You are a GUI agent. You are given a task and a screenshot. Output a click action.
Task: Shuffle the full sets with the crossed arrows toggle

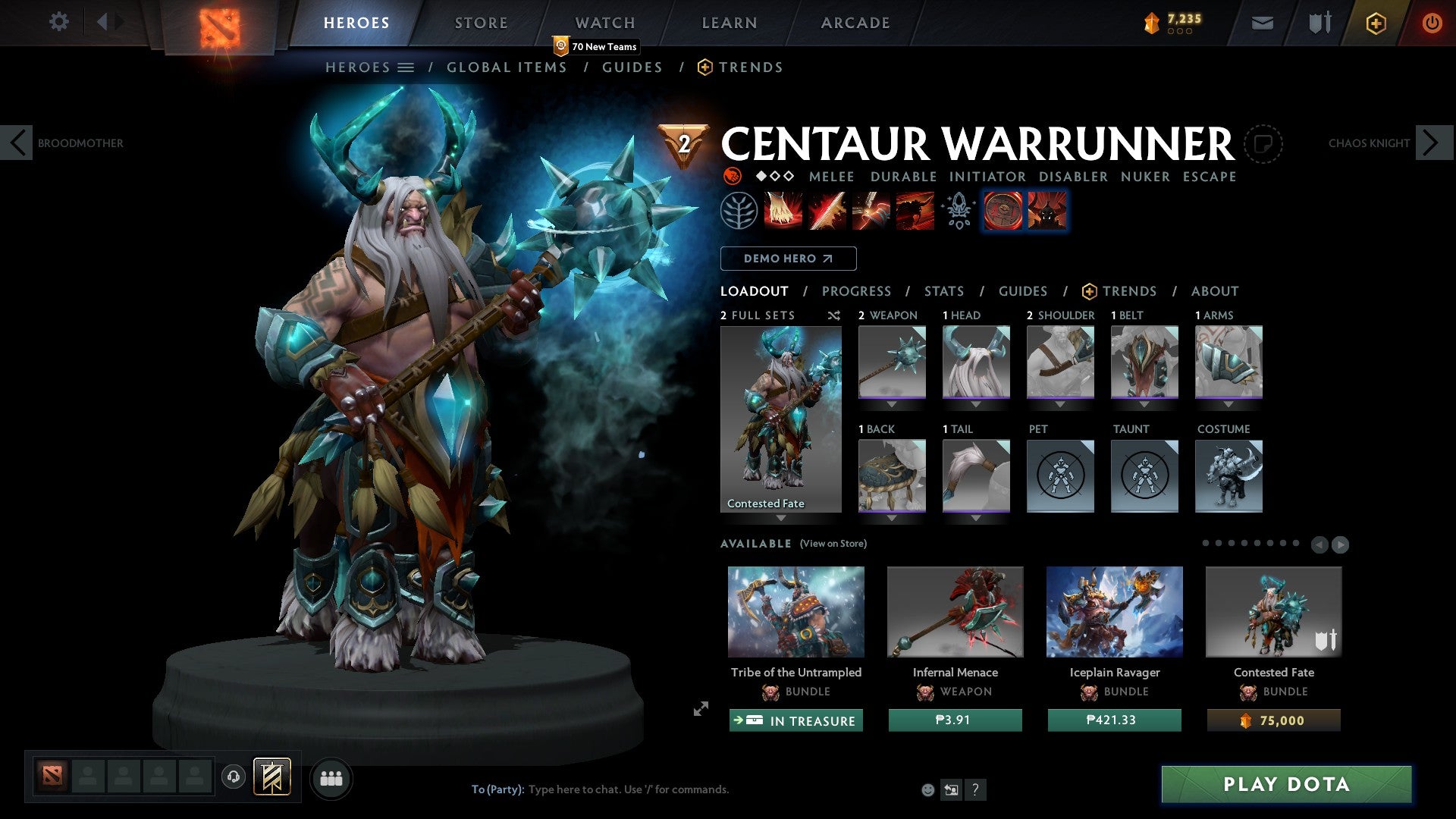(834, 316)
